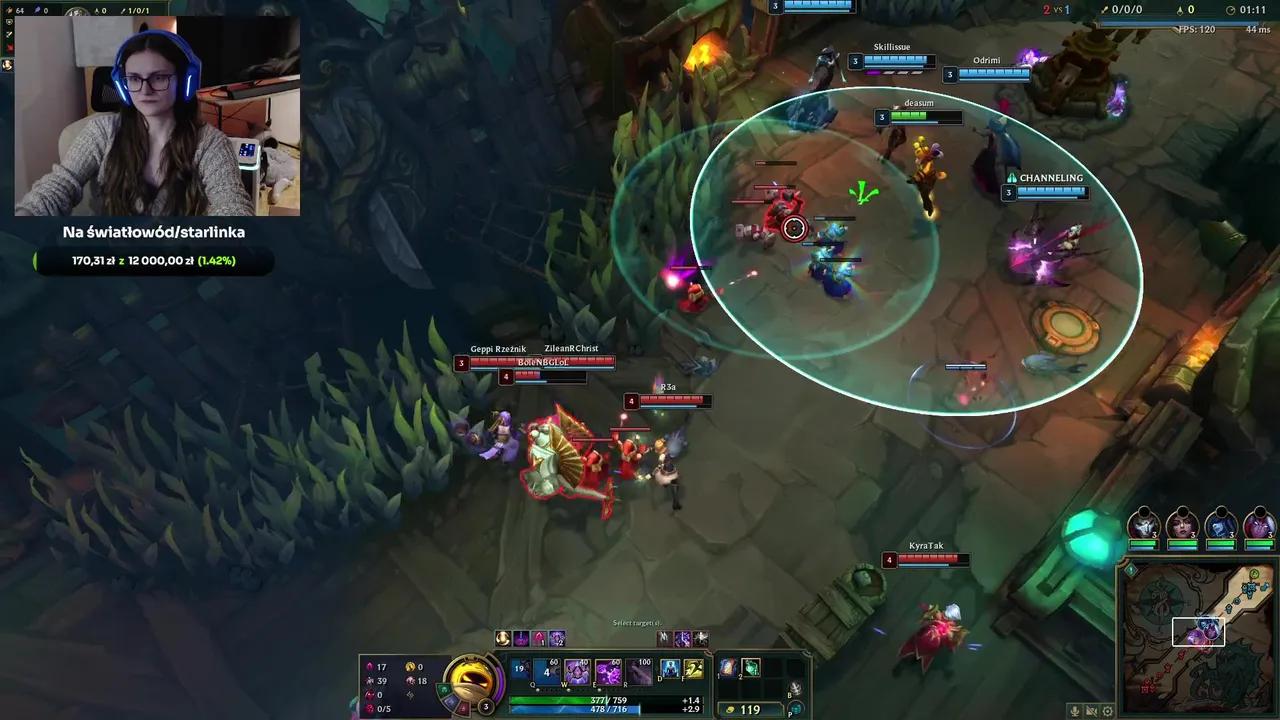Disable the camera toggle beside the microphone
This screenshot has height=720, width=1280.
click(x=1091, y=711)
